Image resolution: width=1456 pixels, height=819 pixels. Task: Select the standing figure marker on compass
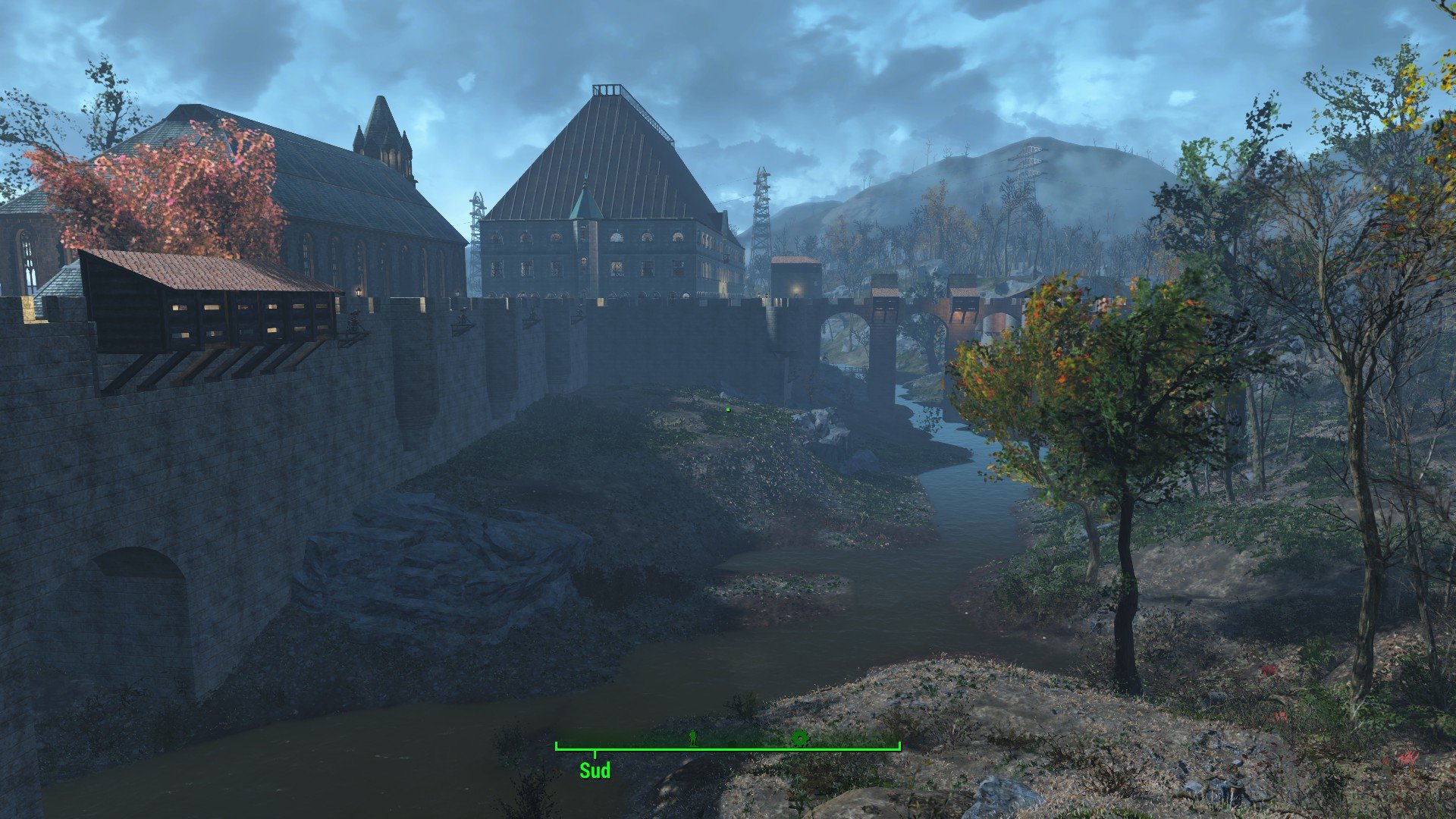[692, 737]
